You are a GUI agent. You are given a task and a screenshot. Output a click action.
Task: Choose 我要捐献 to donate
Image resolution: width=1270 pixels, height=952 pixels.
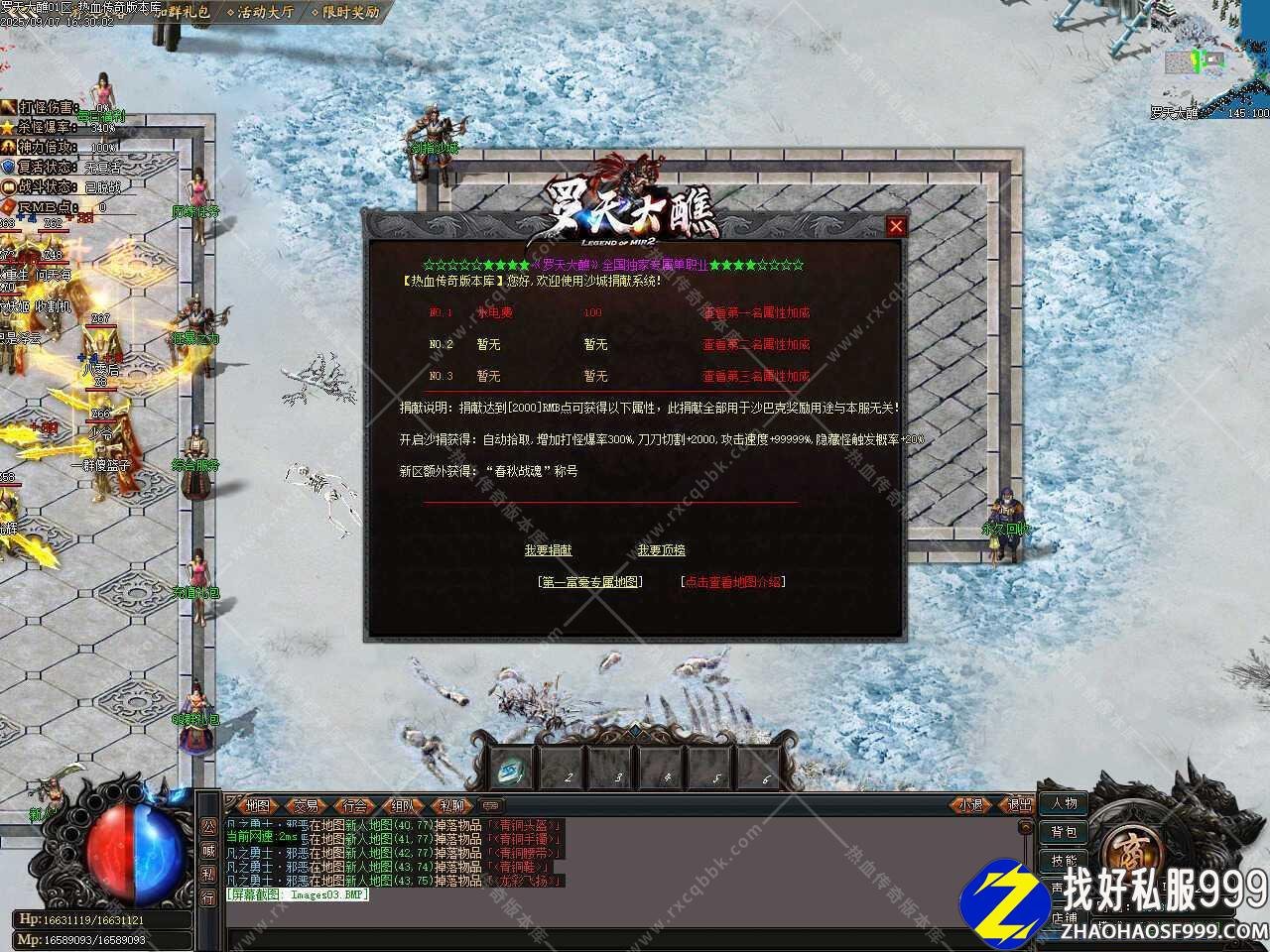[x=548, y=550]
